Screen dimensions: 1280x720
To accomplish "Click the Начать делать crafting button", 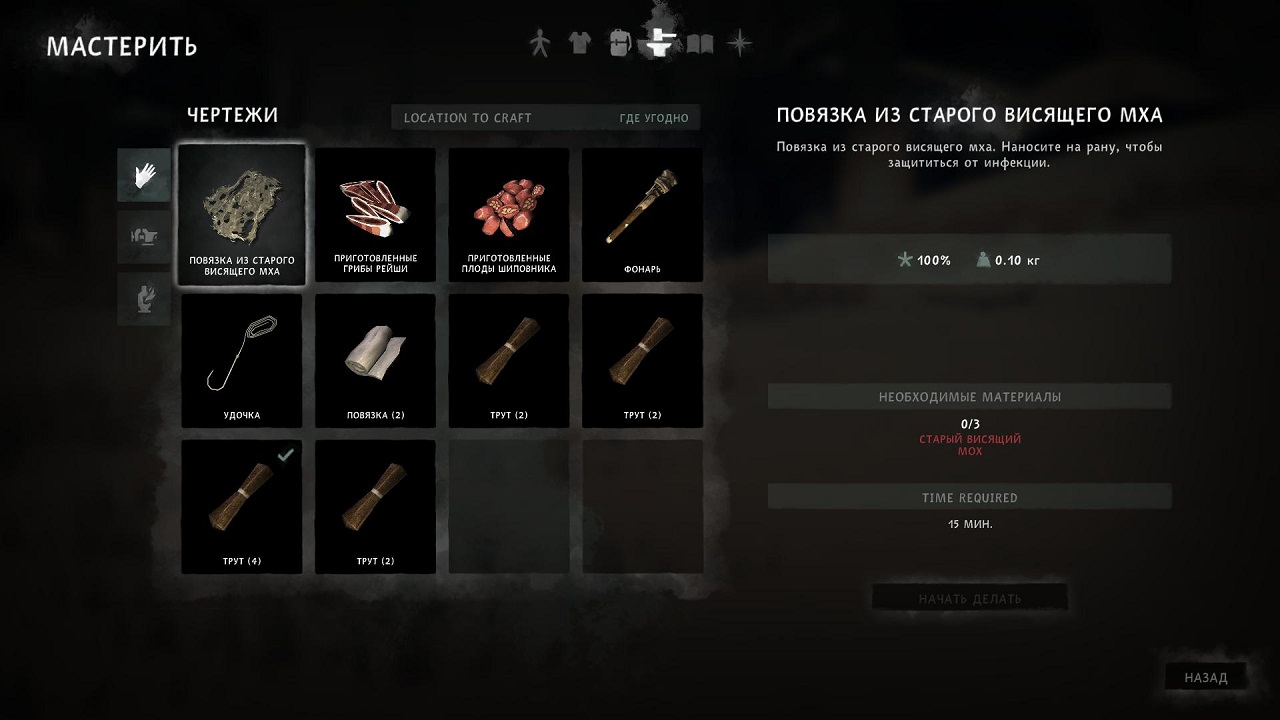I will [969, 599].
